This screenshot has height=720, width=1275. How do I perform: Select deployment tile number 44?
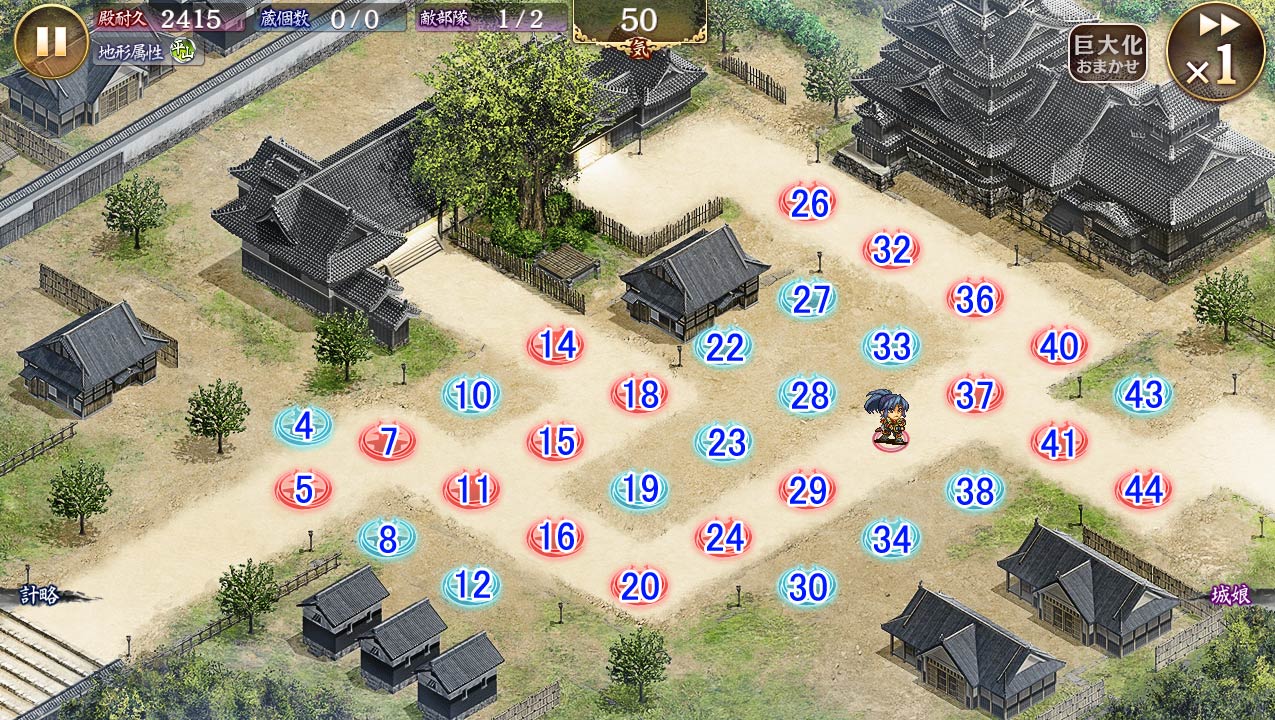[x=1143, y=489]
